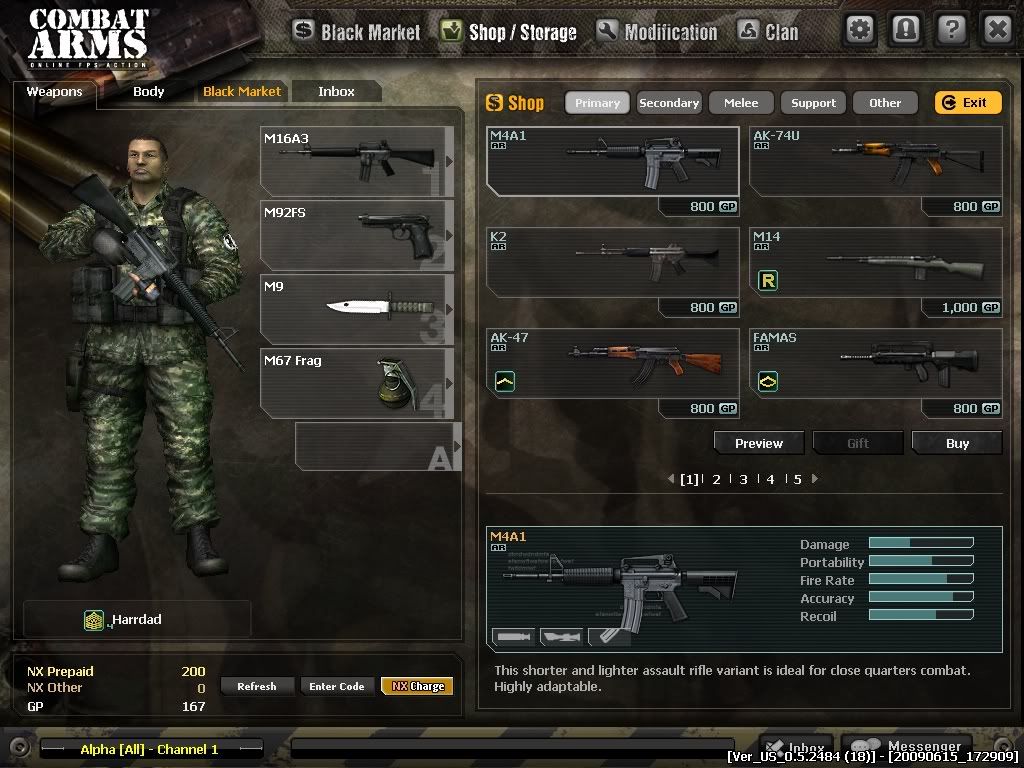
Task: Preview the selected weapon
Action: point(759,443)
